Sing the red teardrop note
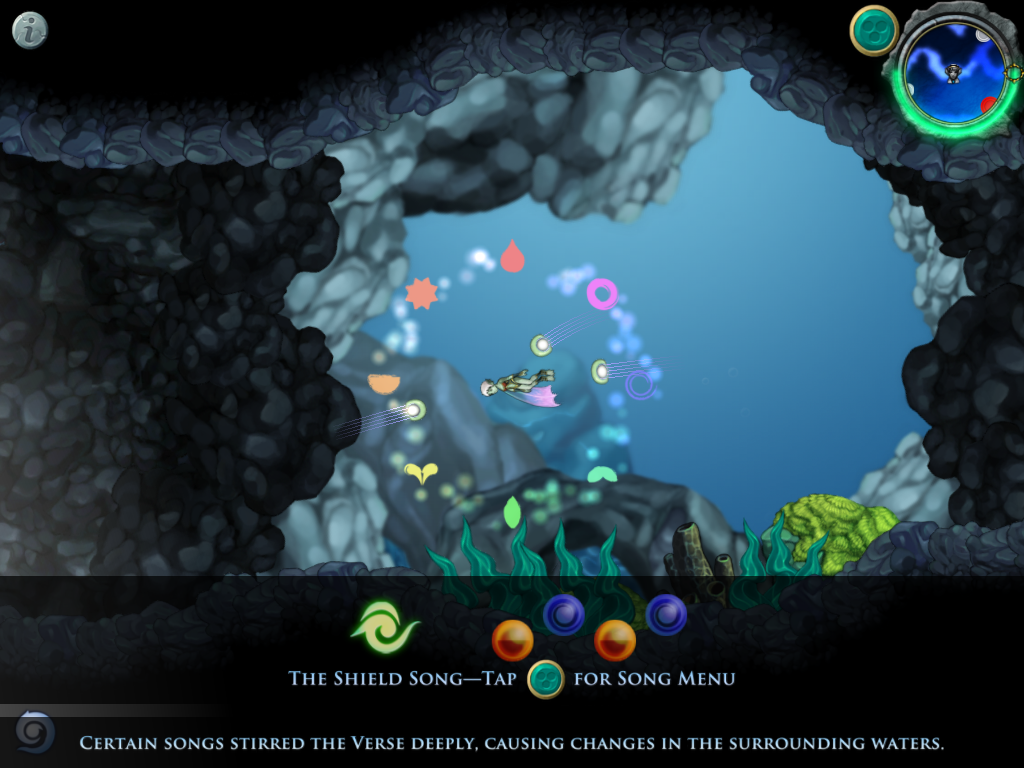This screenshot has width=1024, height=768. click(512, 257)
